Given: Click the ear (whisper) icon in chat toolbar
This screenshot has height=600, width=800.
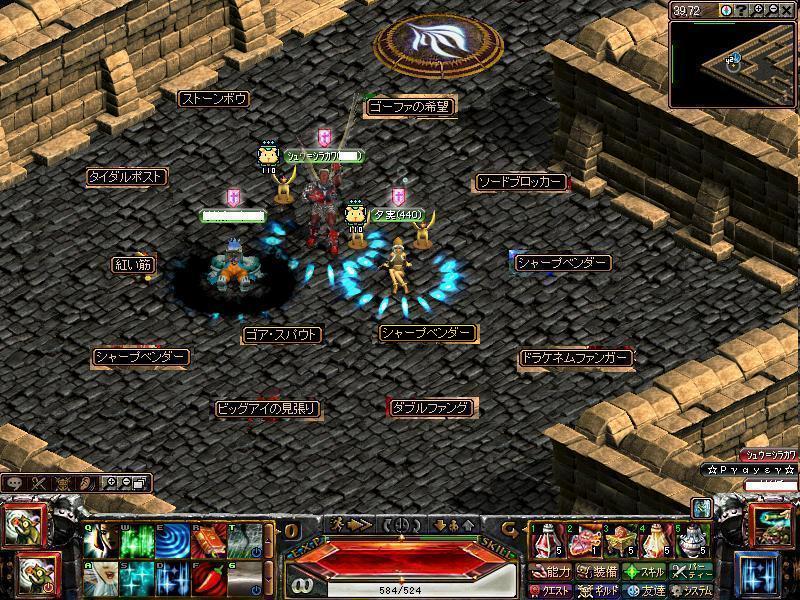Looking at the screenshot, I should 88,483.
